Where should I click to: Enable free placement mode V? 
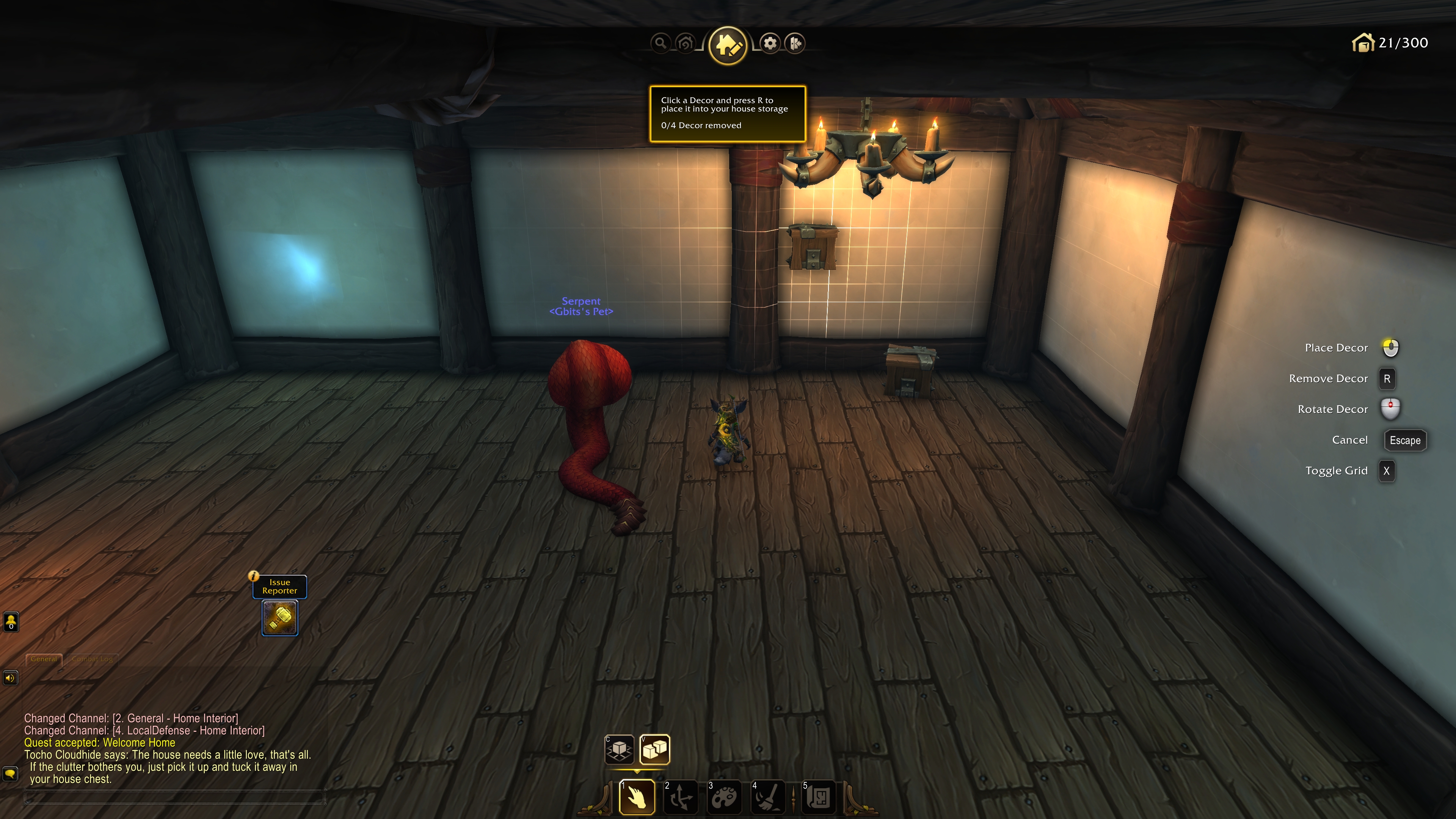tap(654, 750)
